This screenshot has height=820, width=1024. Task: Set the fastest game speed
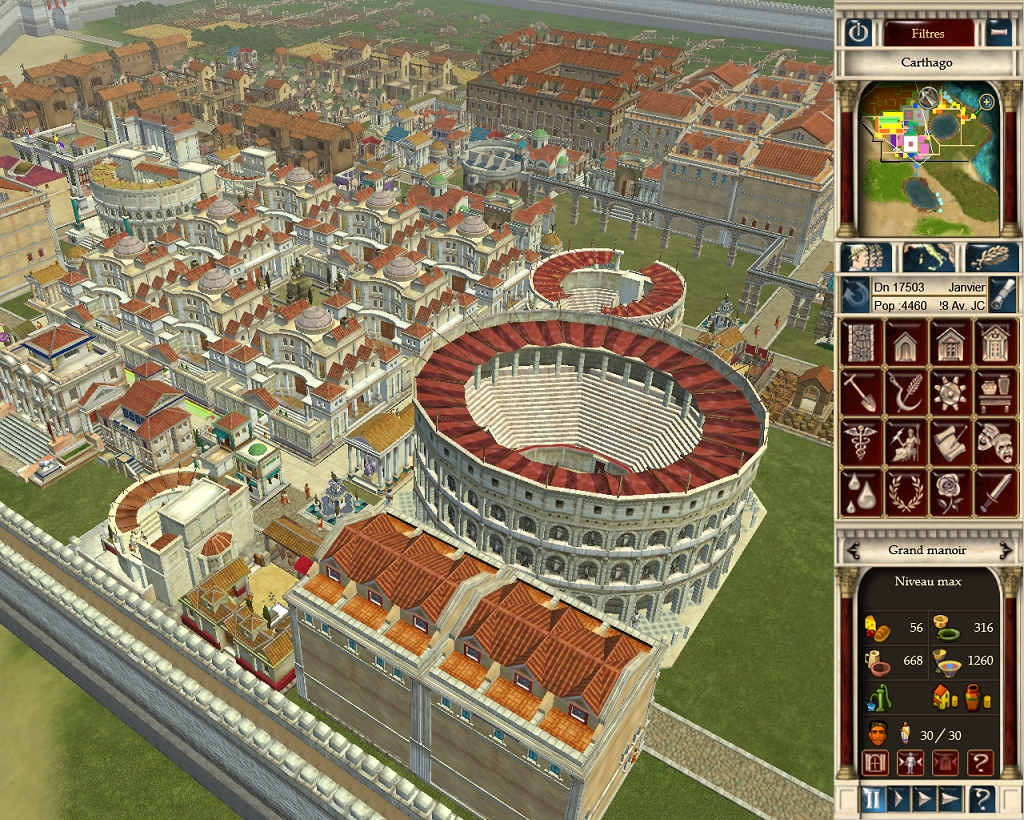pyautogui.click(x=949, y=799)
